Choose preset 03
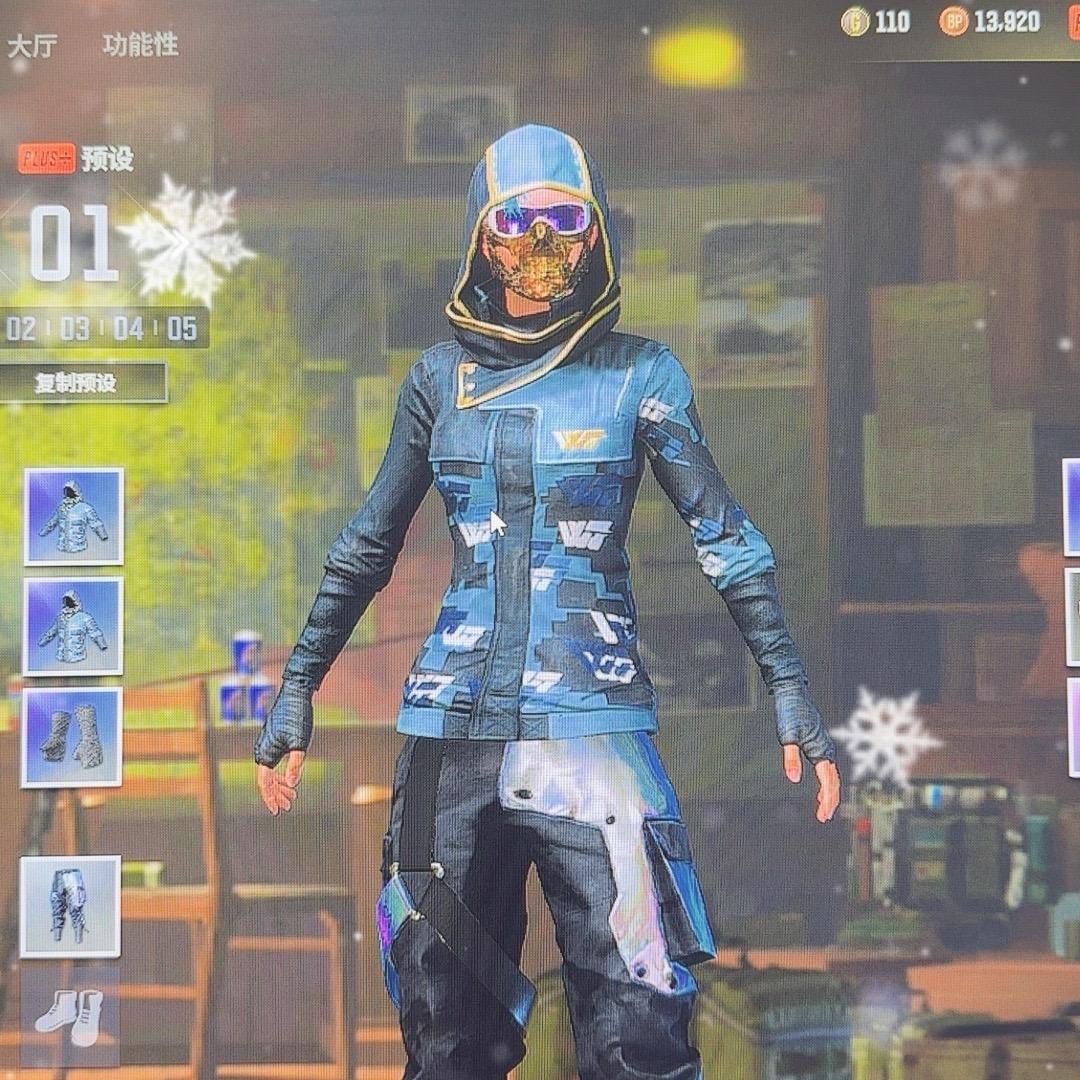1080x1080 pixels. 75,328
